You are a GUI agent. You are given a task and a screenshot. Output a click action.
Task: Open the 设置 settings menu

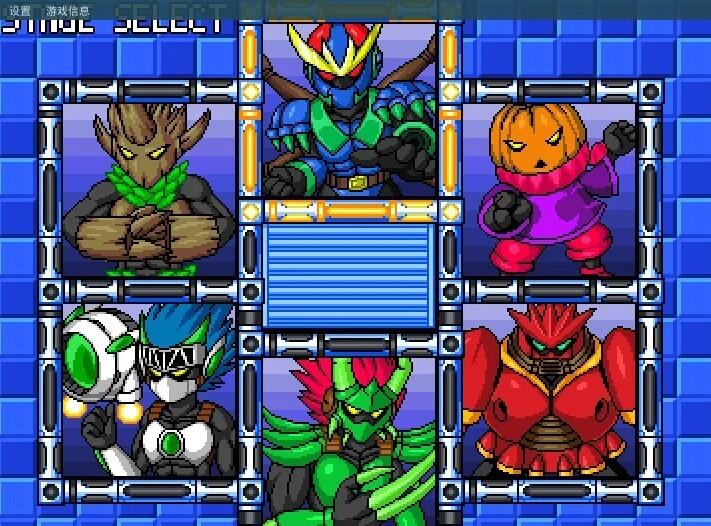20,11
